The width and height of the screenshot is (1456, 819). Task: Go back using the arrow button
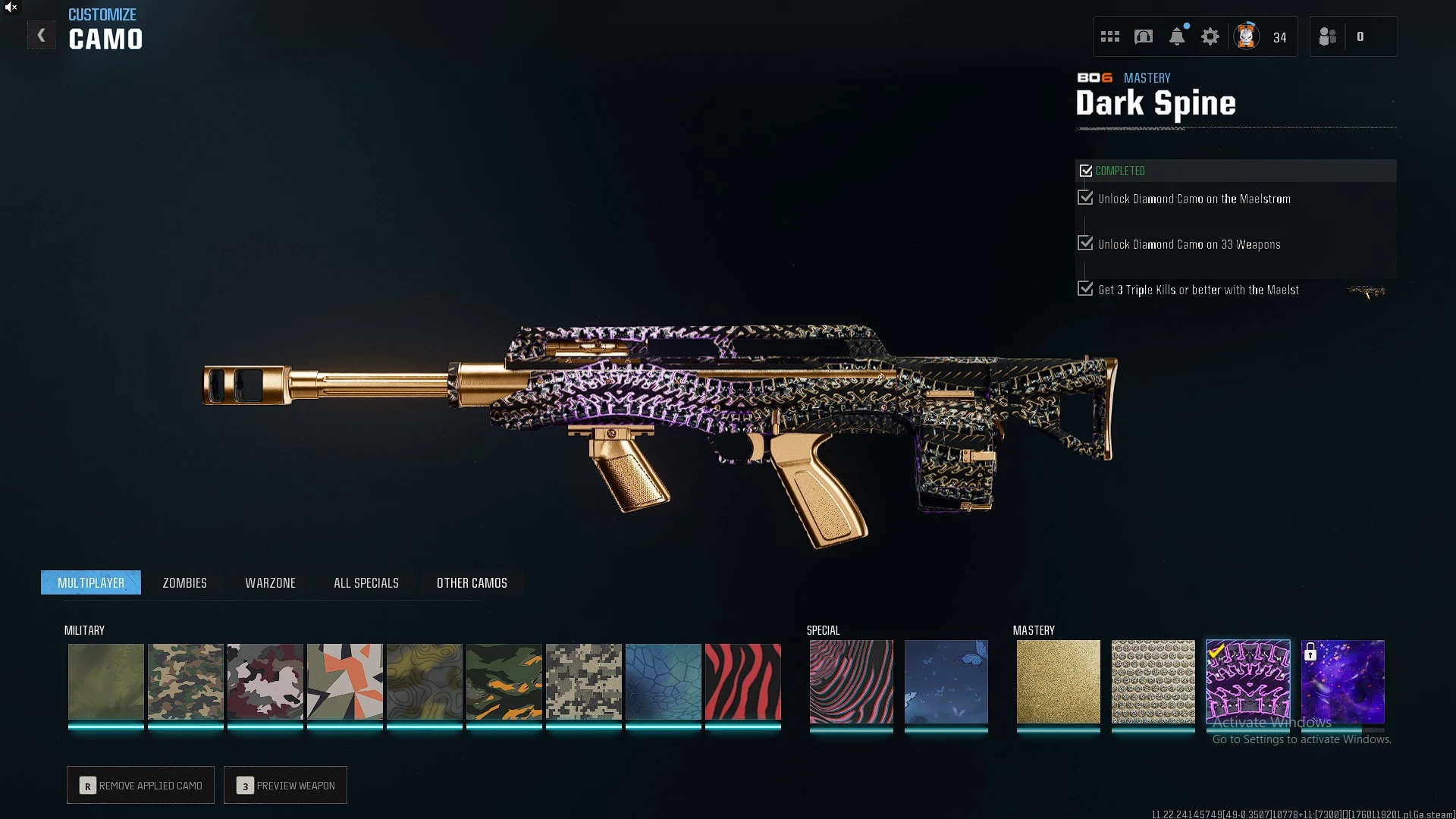tap(42, 36)
